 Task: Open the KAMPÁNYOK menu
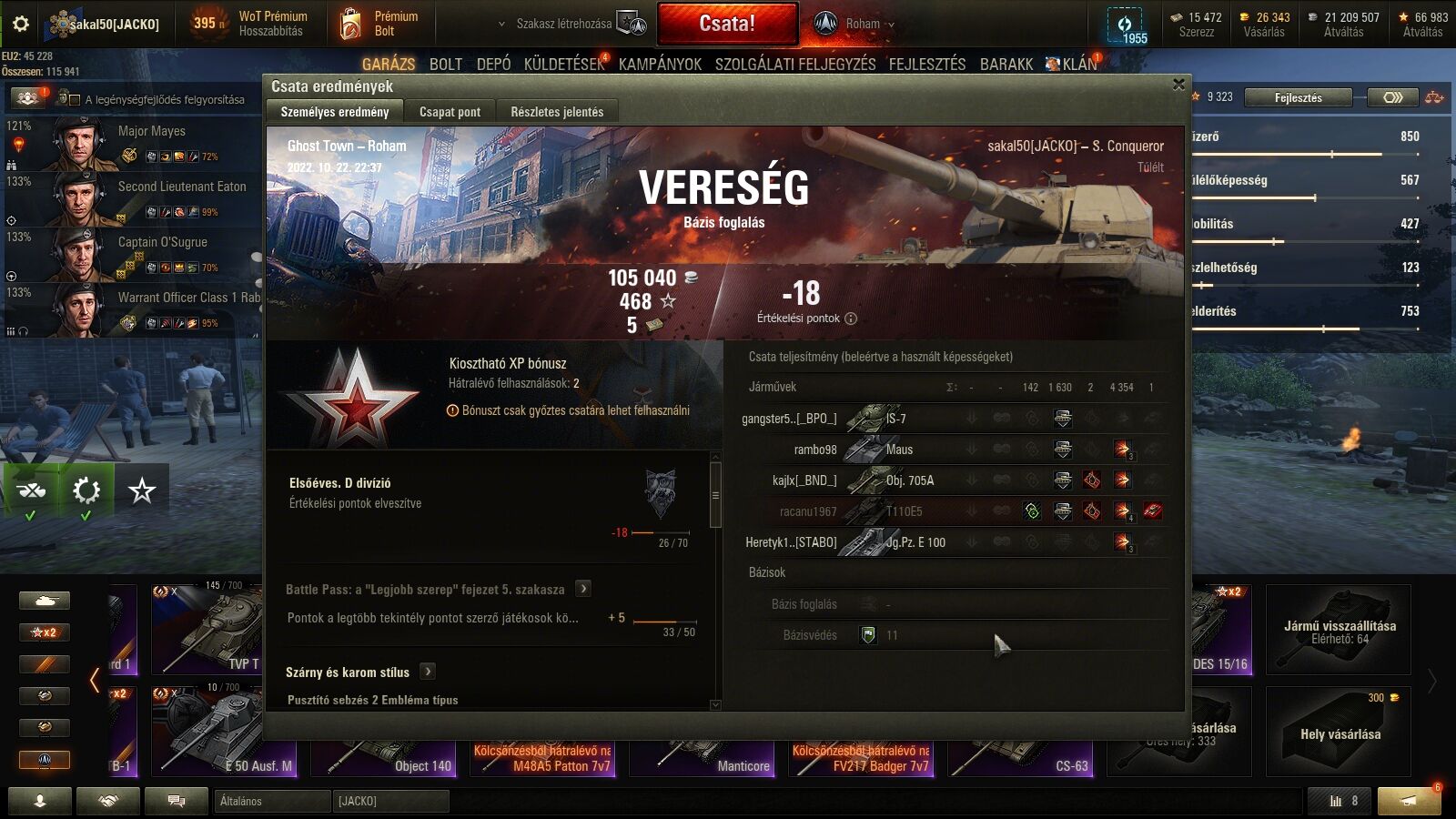click(x=660, y=64)
